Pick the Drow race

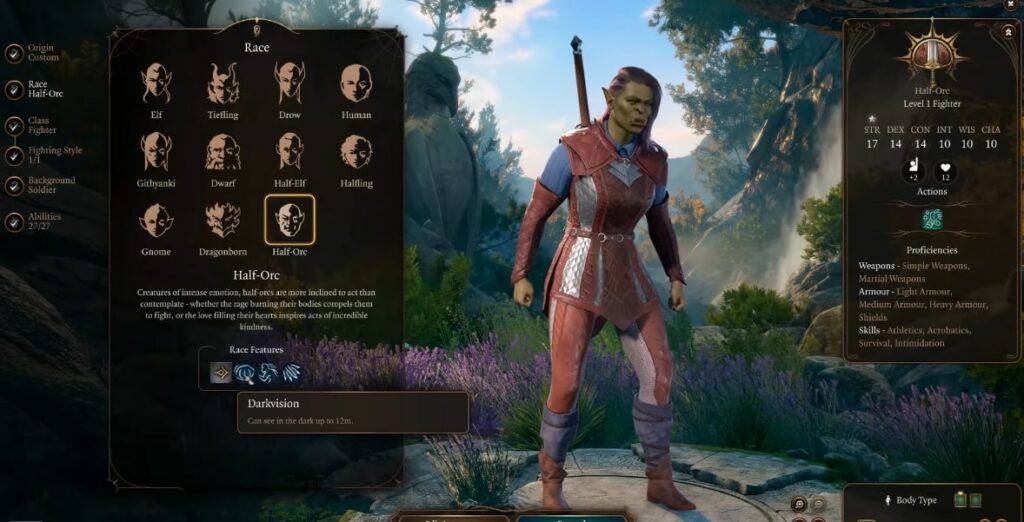click(x=290, y=84)
